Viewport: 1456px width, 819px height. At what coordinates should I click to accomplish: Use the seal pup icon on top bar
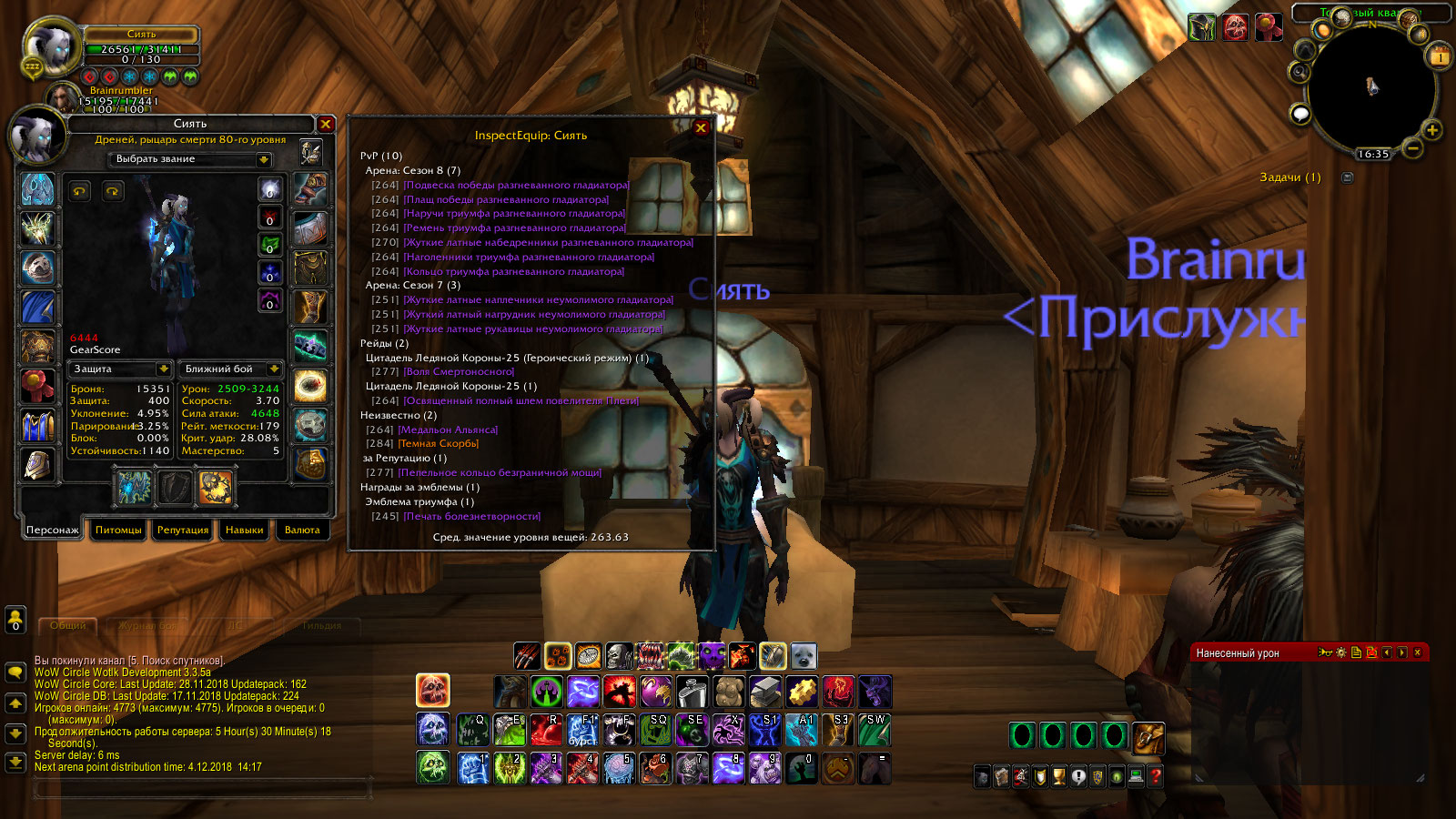pyautogui.click(x=804, y=656)
